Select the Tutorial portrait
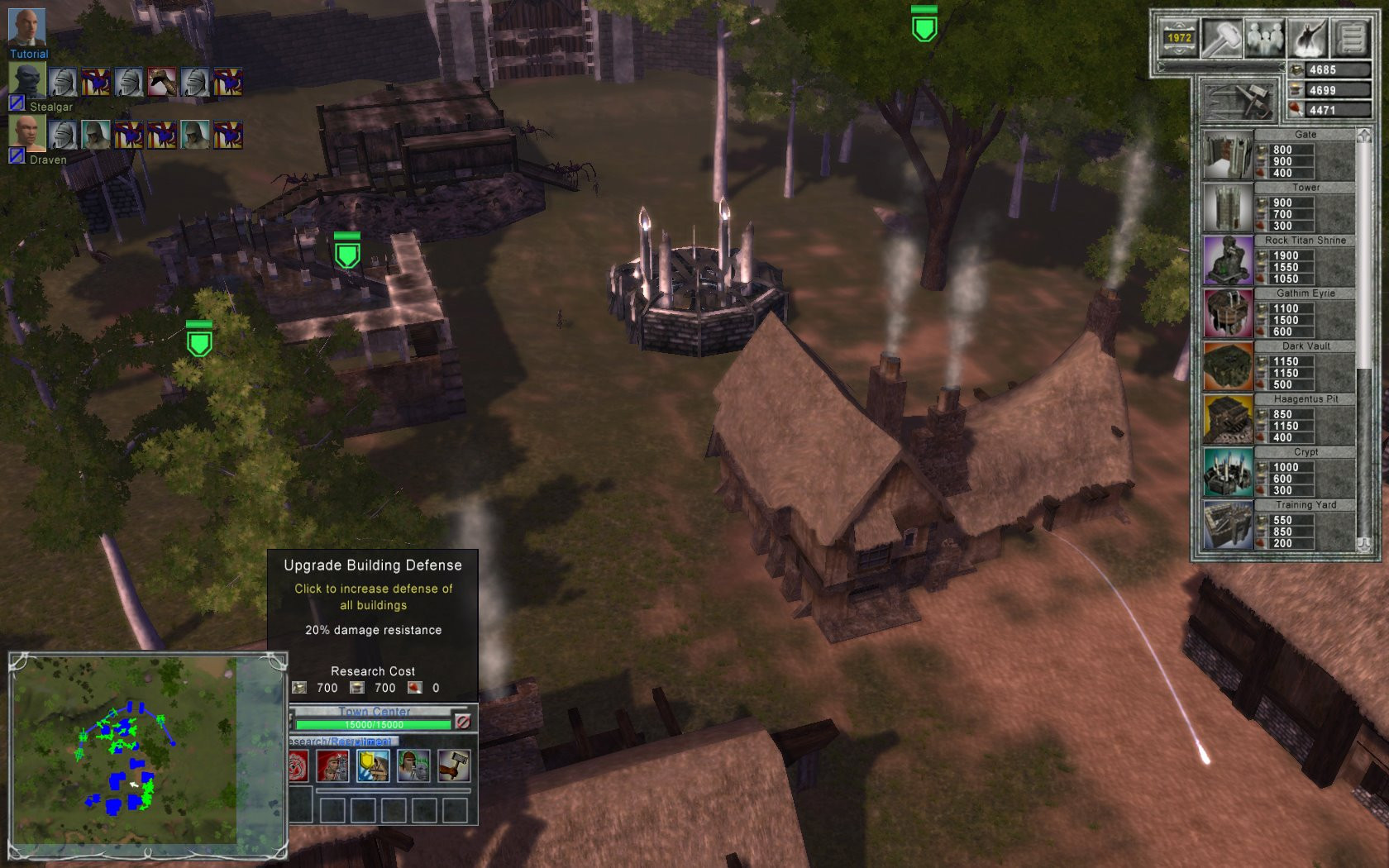 pos(26,28)
